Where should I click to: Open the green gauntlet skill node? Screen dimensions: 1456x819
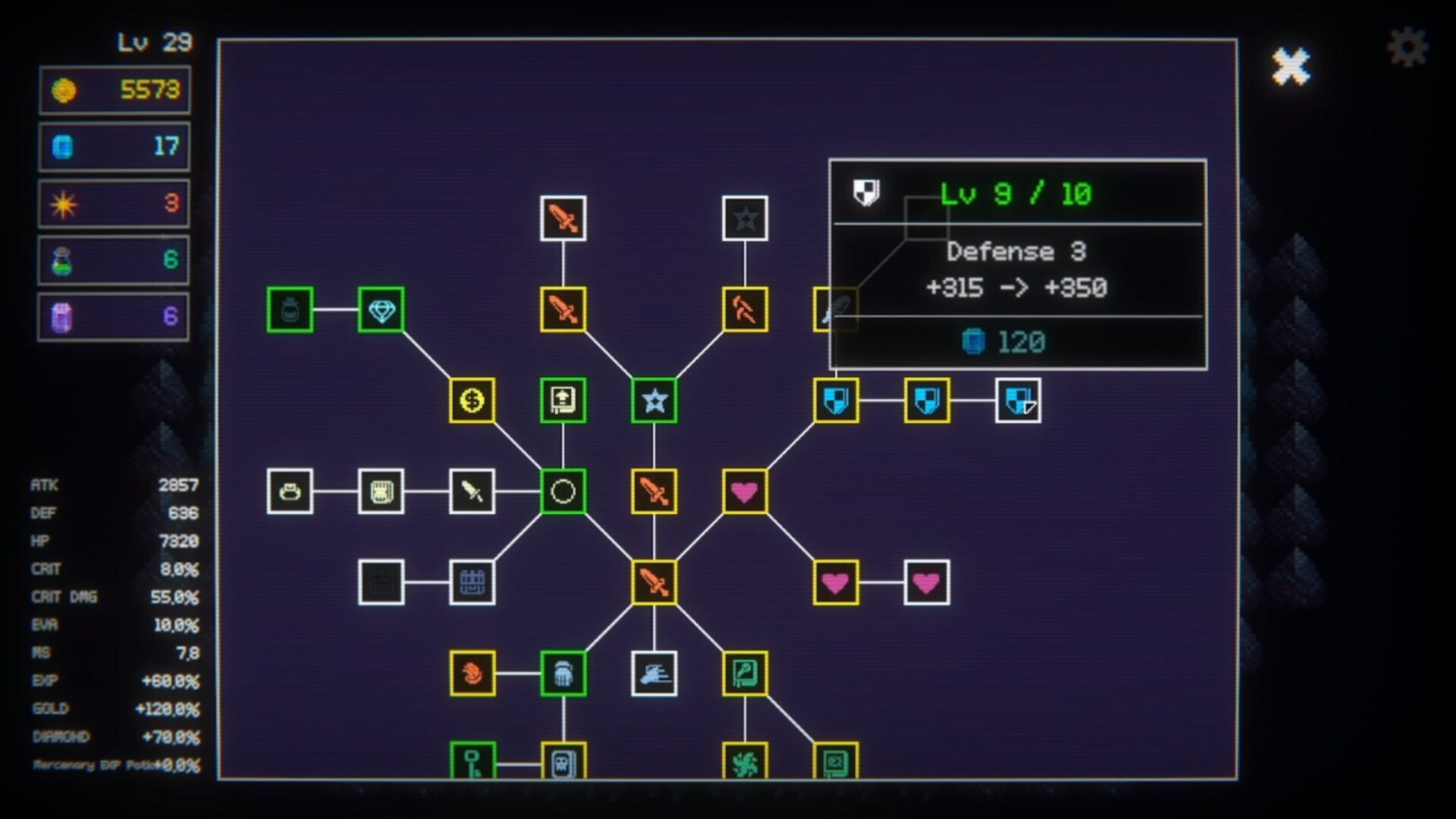564,673
